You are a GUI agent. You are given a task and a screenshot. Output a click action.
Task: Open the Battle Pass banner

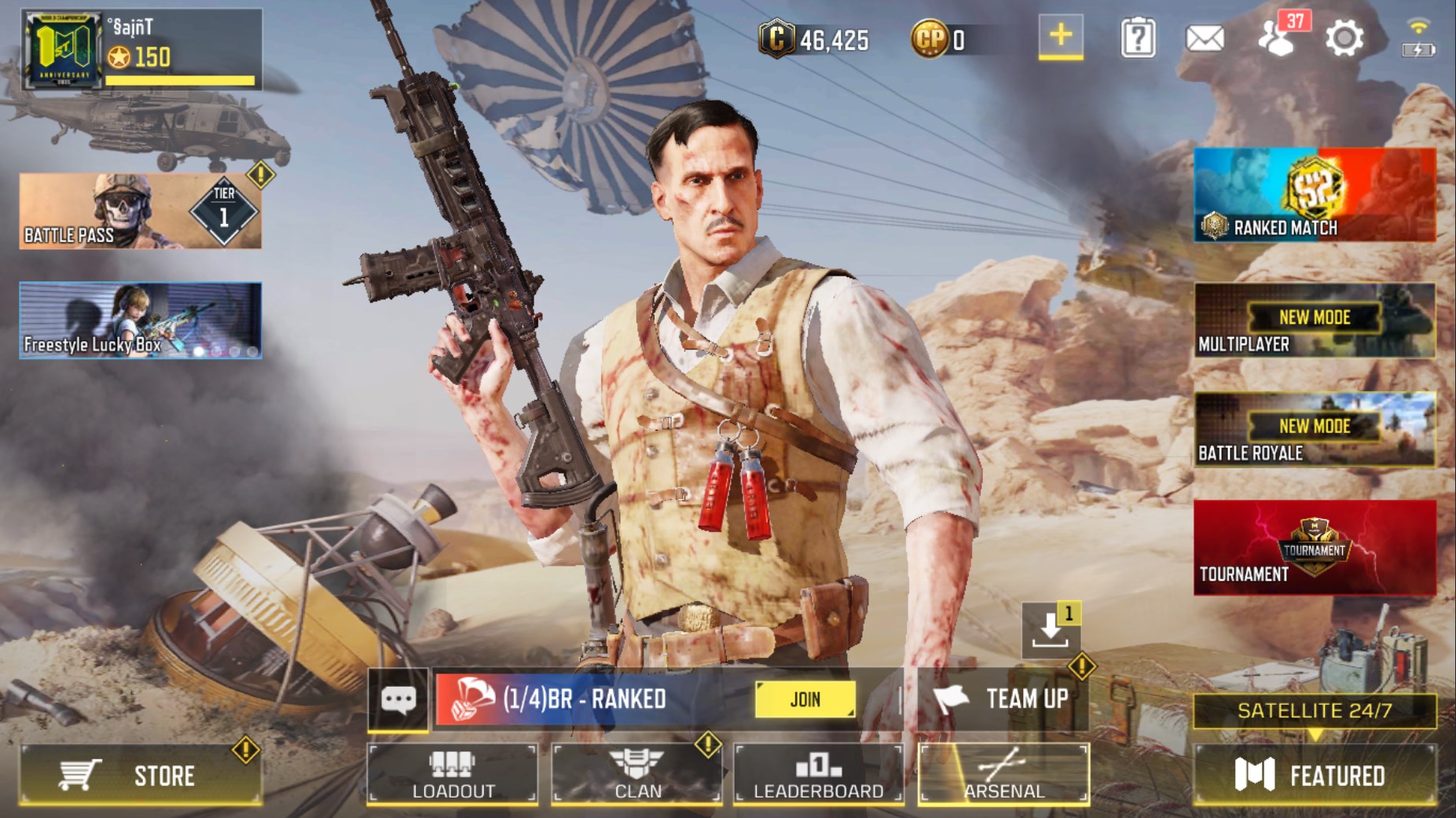point(140,211)
